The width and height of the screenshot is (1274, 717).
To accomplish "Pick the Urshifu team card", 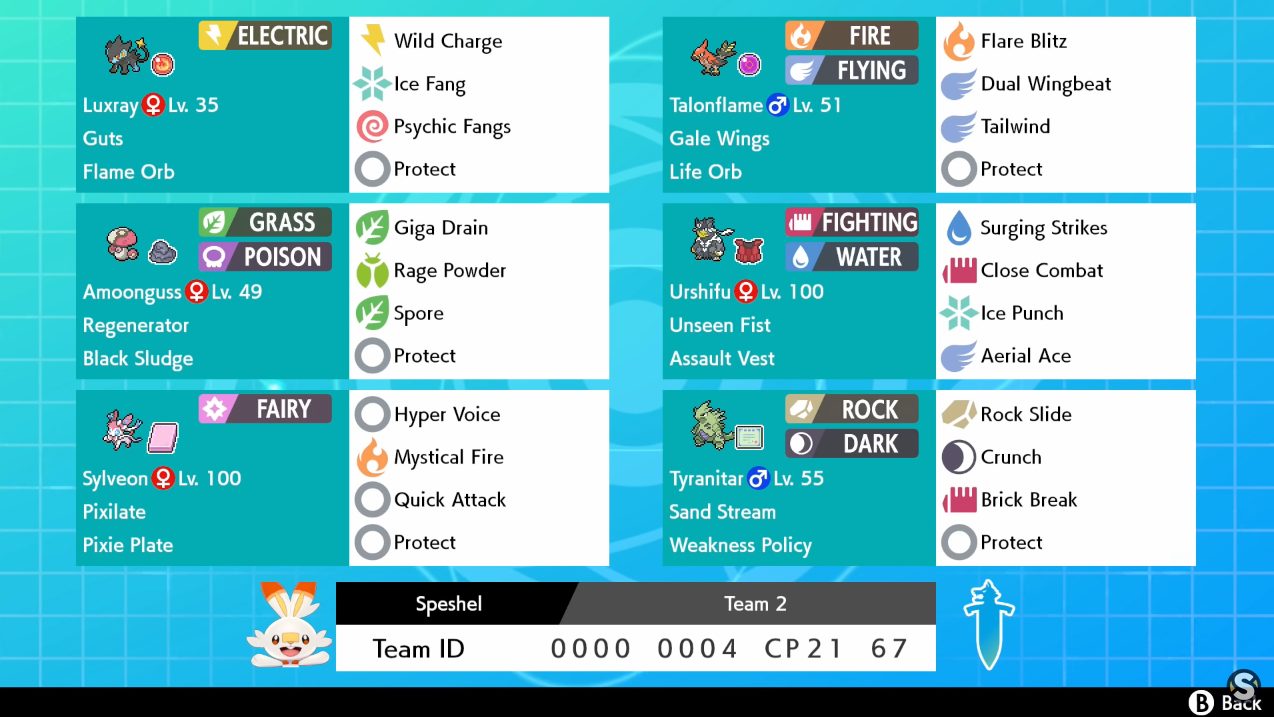I will [799, 291].
